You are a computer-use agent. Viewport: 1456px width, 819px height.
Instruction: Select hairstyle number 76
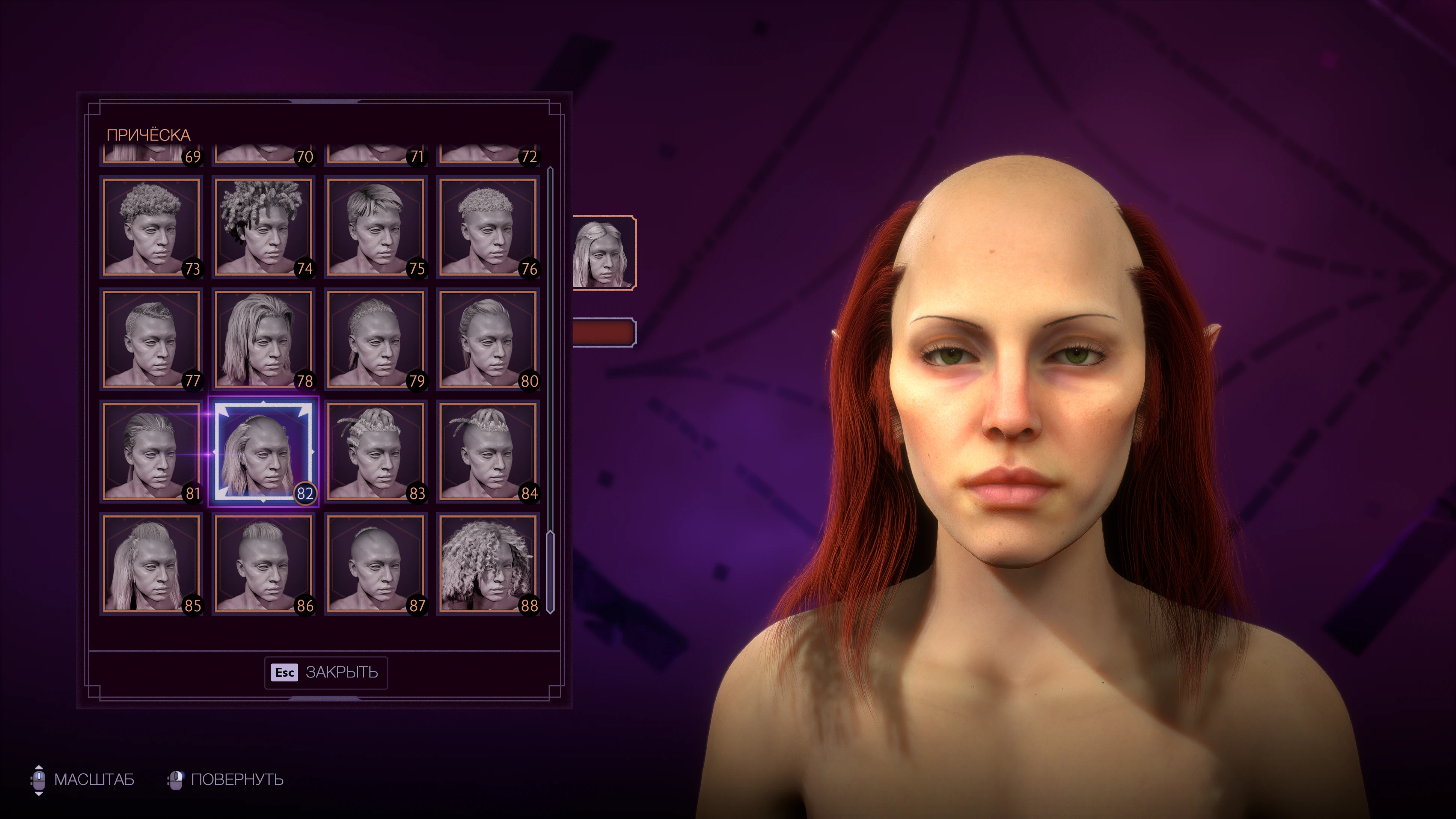pos(488,227)
